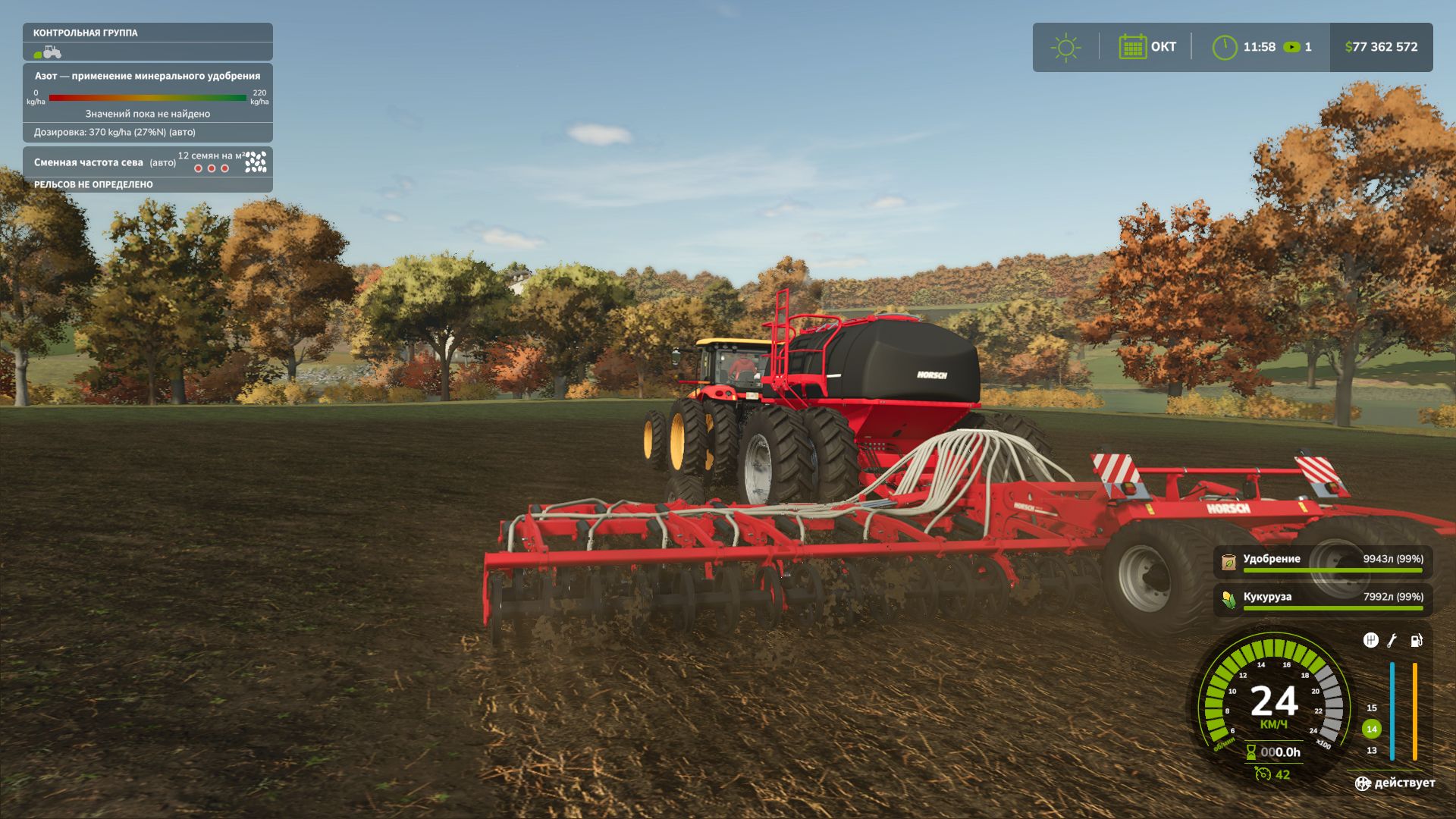The width and height of the screenshot is (1456, 819).
Task: Click the green clock icon
Action: pyautogui.click(x=1224, y=47)
